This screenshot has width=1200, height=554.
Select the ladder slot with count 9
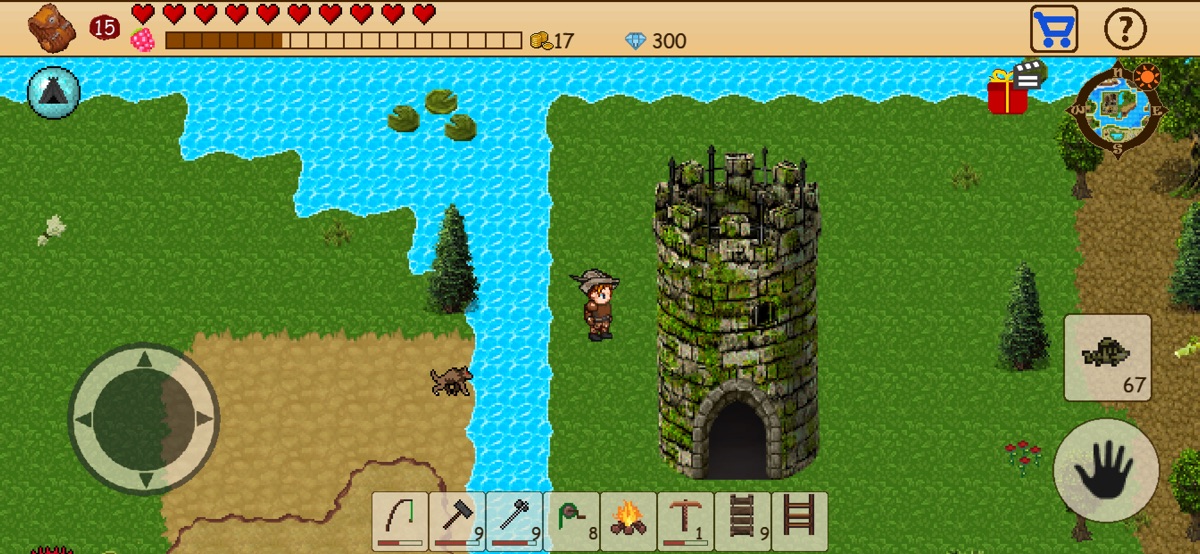point(743,521)
